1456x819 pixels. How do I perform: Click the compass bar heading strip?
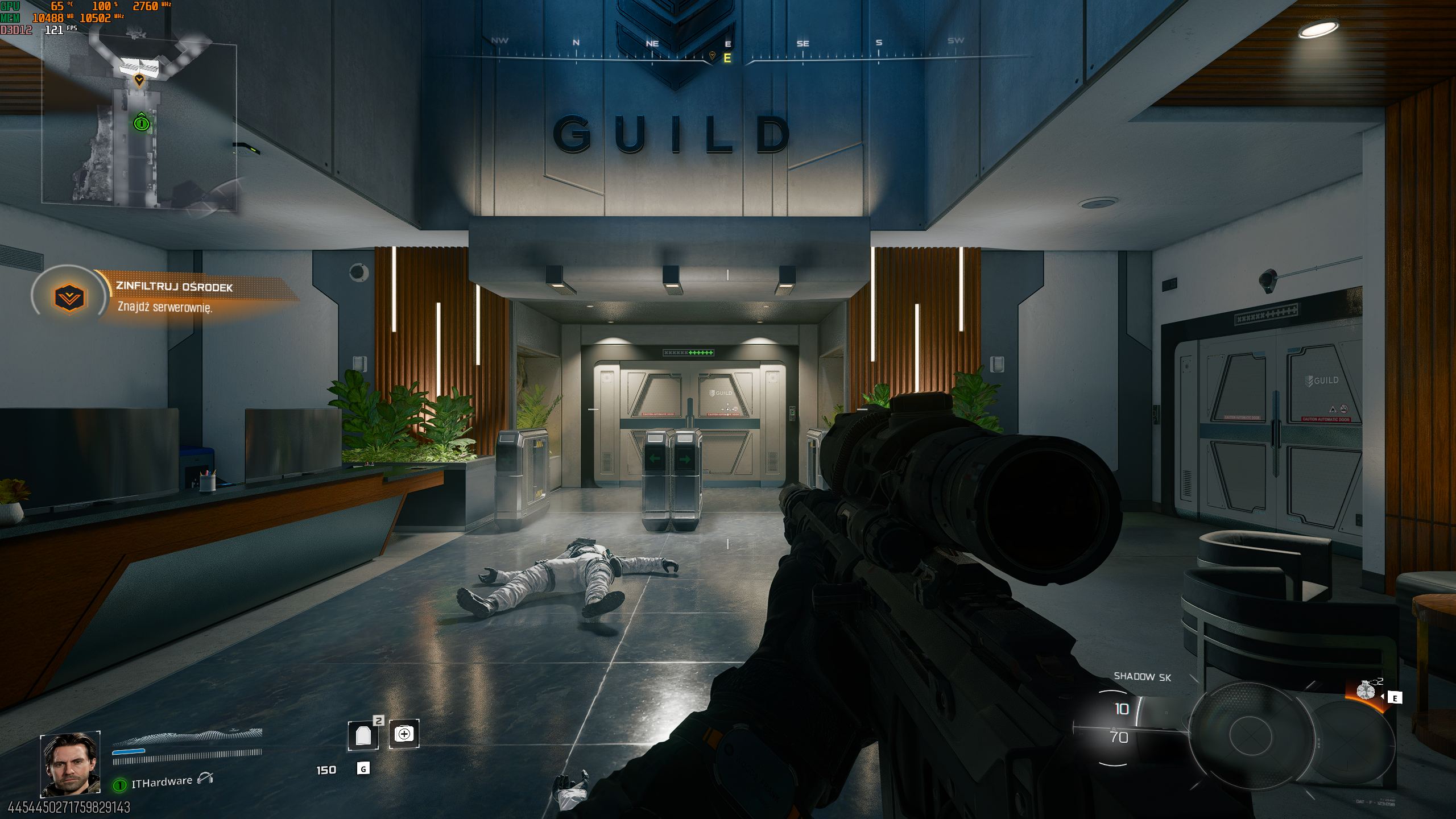point(727,51)
